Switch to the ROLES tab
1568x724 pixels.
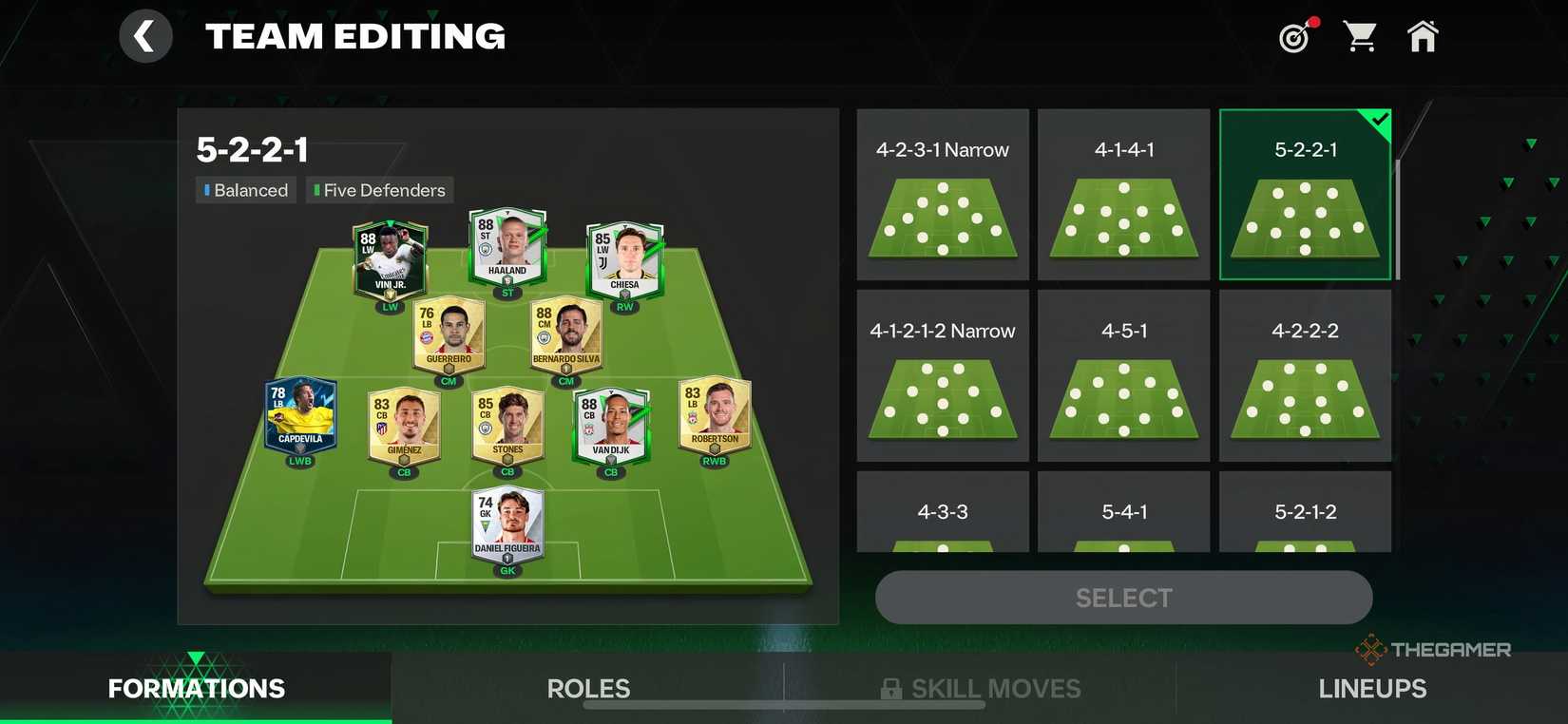click(x=588, y=688)
